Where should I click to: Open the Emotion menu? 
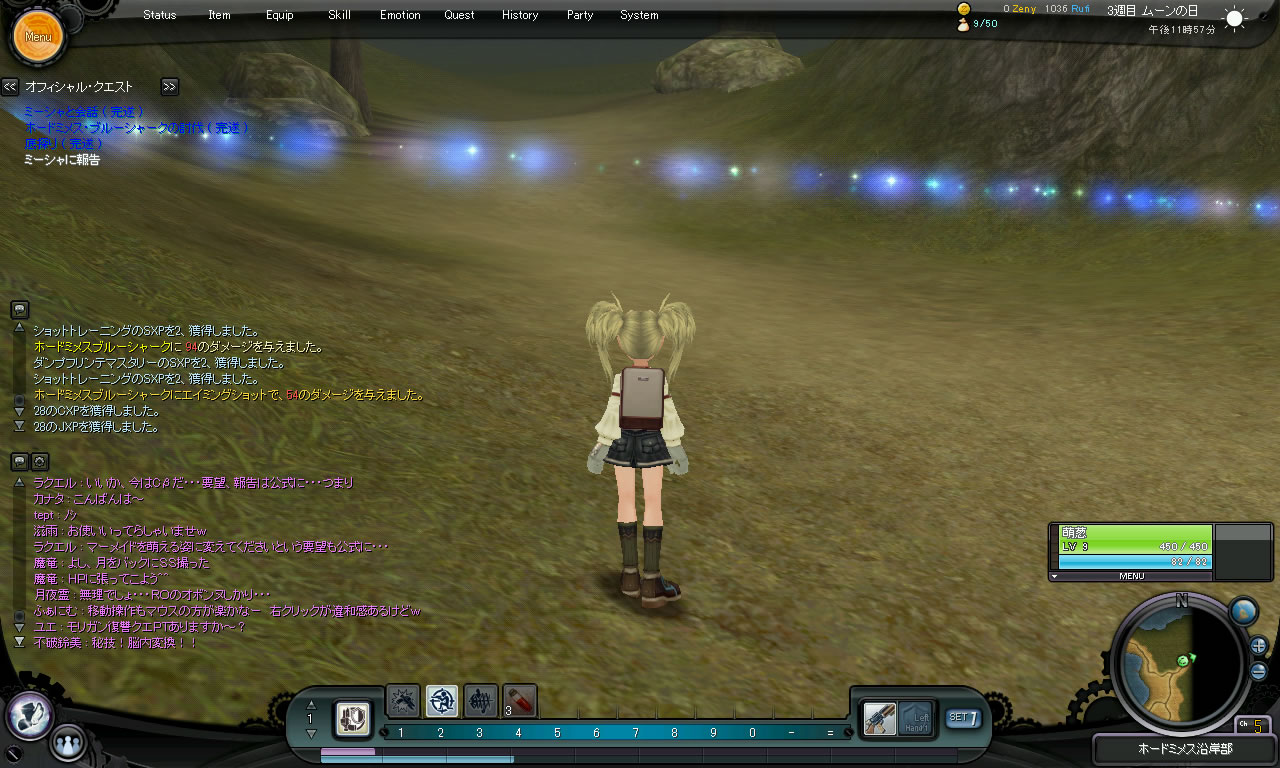click(400, 15)
